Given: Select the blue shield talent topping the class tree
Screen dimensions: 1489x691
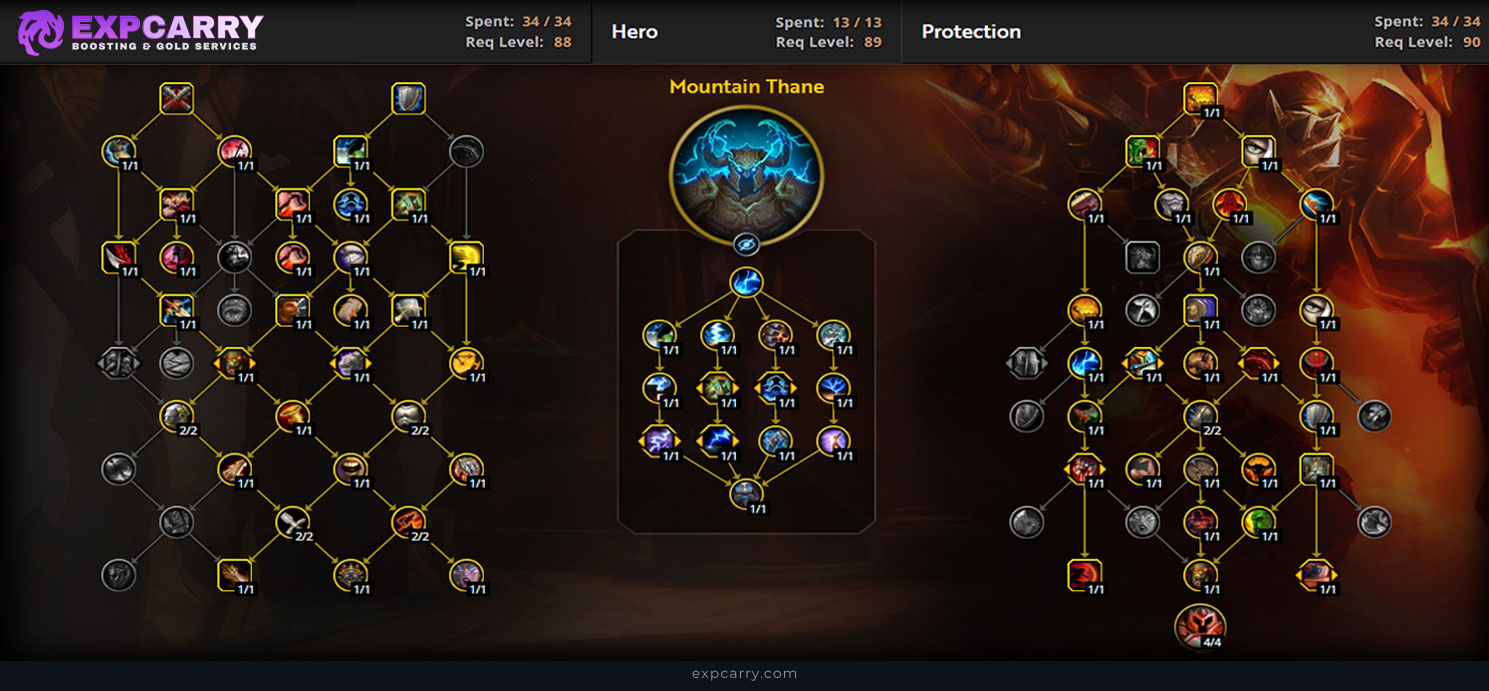Looking at the screenshot, I should 408,99.
